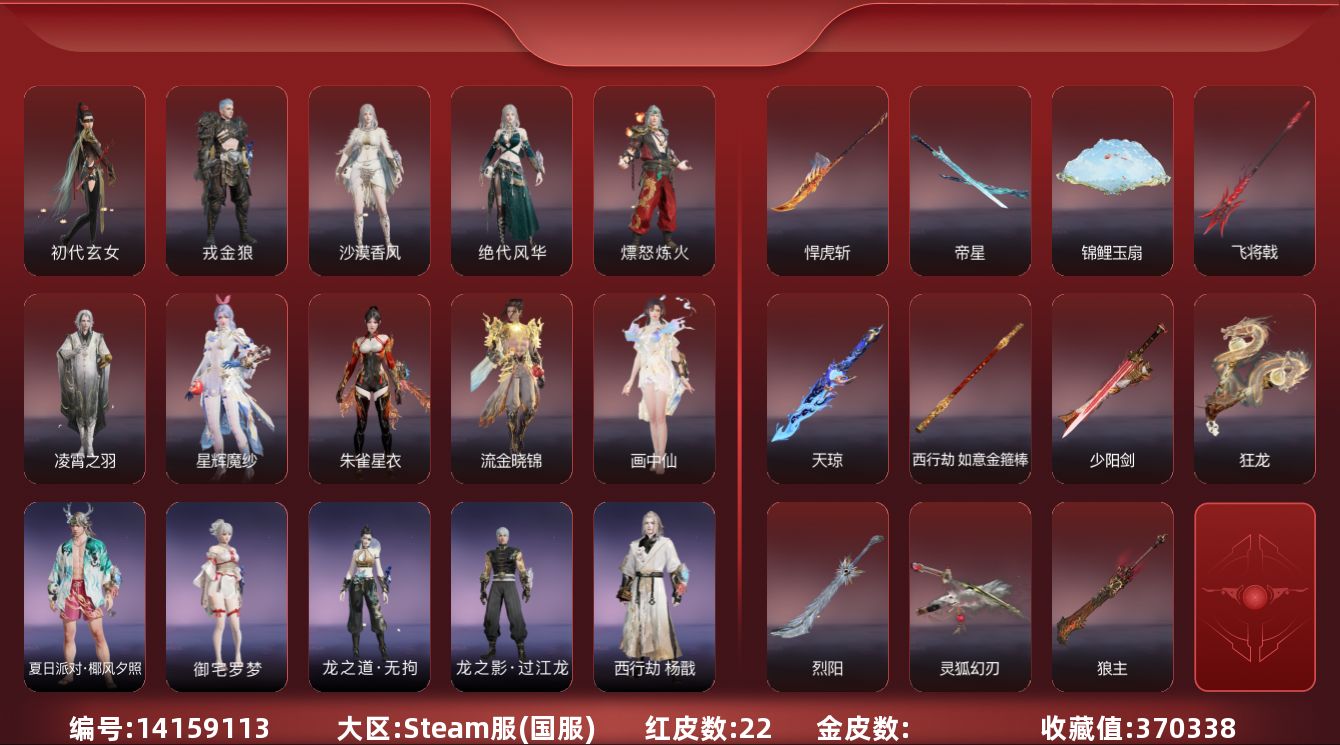This screenshot has width=1340, height=745.
Task: Open the 西行劫 杨戬 skin card
Action: (654, 596)
